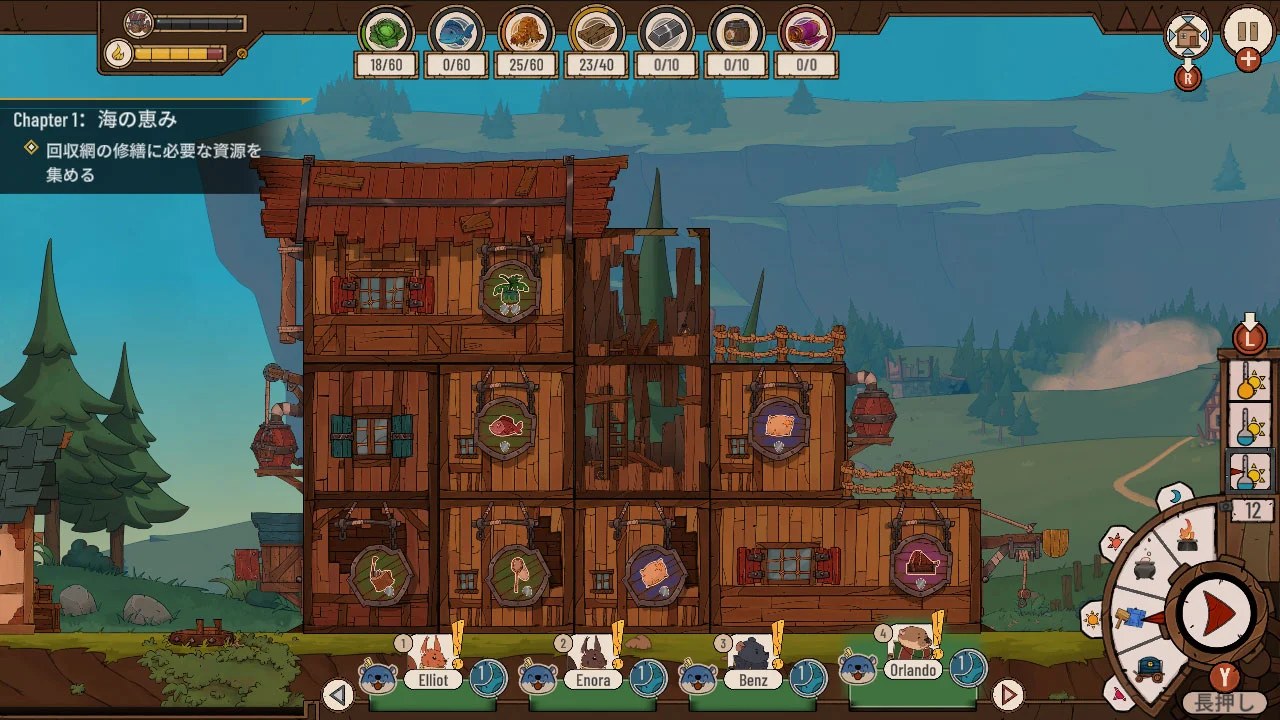Screen dimensions: 1280x720
Task: Click the moon shift icon beside Elliot
Action: pyautogui.click(x=488, y=677)
